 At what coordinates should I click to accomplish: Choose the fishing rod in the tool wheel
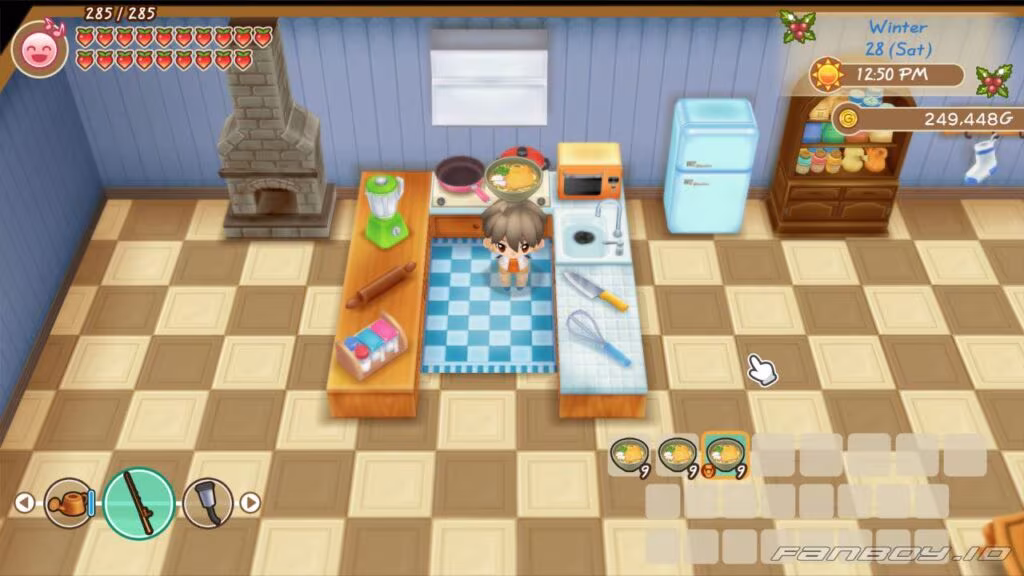[139, 502]
